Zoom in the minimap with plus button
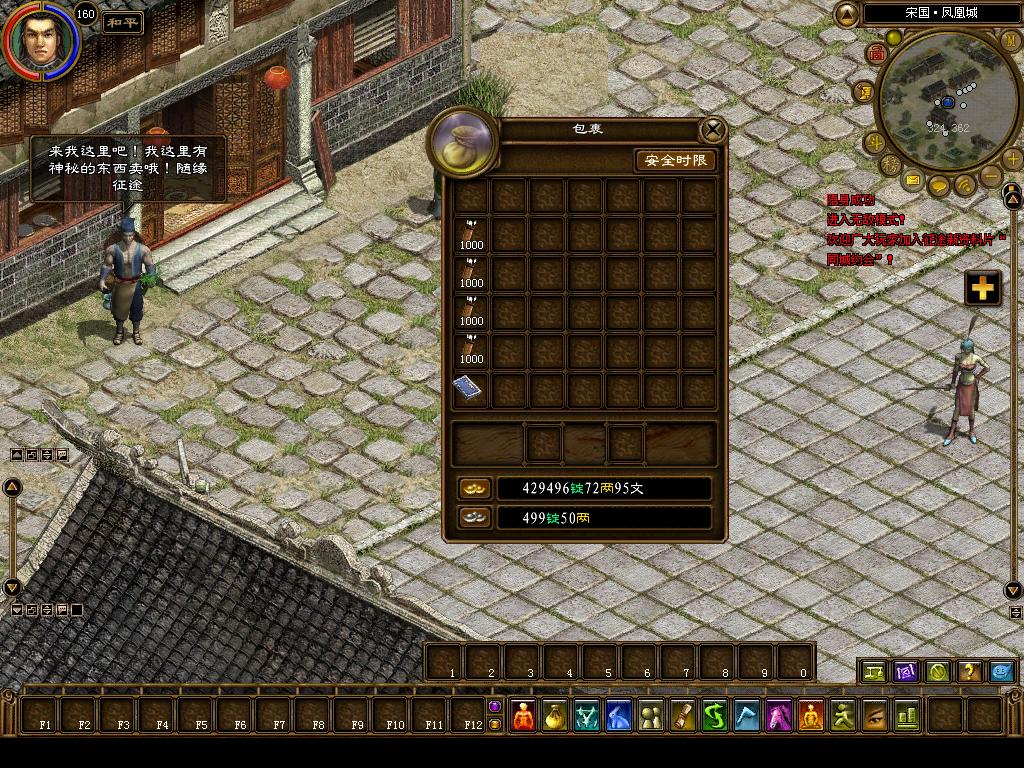The height and width of the screenshot is (768, 1024). tap(1012, 158)
